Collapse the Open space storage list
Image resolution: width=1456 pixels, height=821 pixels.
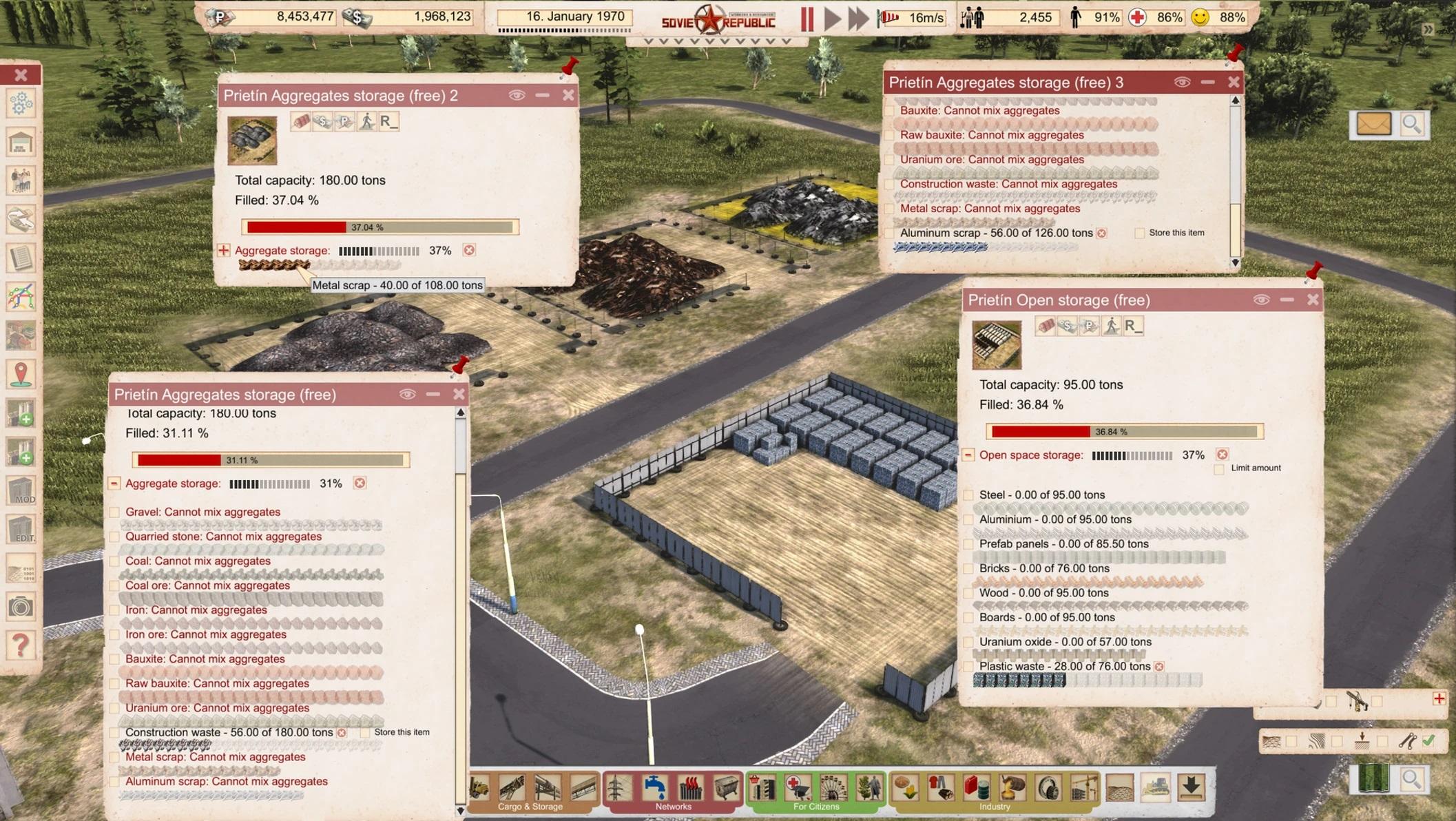point(968,455)
